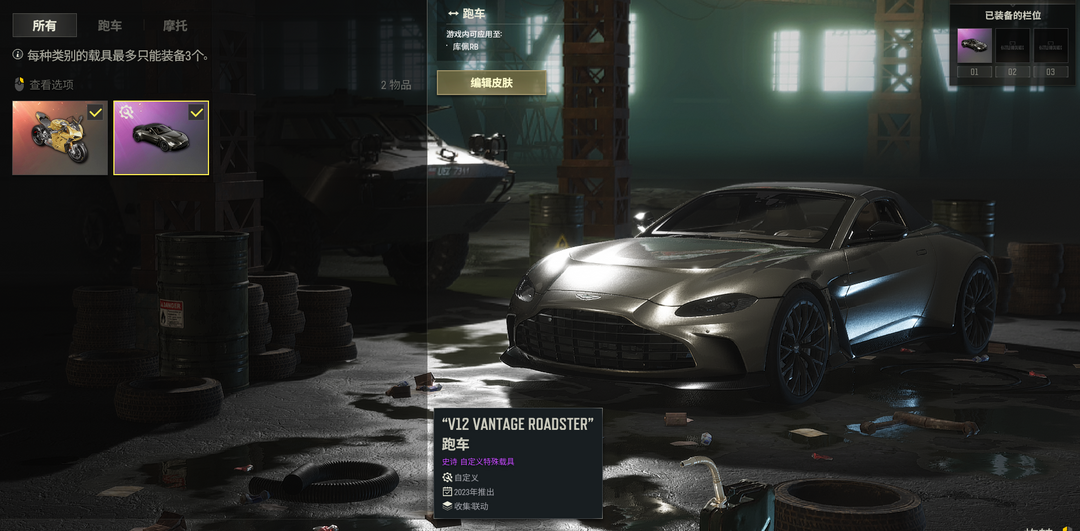This screenshot has height=531, width=1080.
Task: Click the 编辑皮肤 button
Action: click(492, 83)
